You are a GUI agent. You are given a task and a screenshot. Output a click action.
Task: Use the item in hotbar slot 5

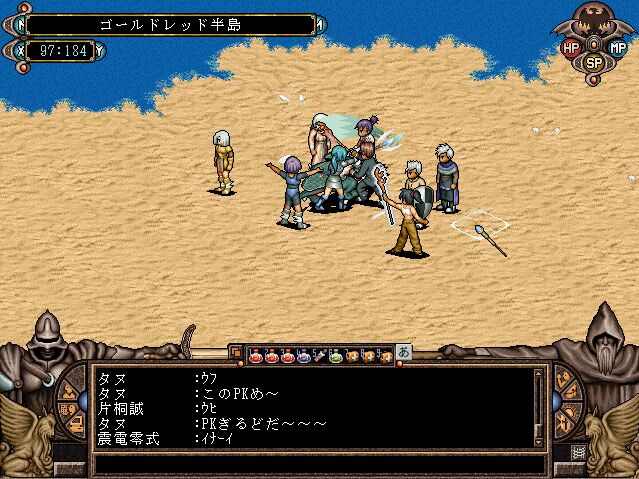point(320,353)
